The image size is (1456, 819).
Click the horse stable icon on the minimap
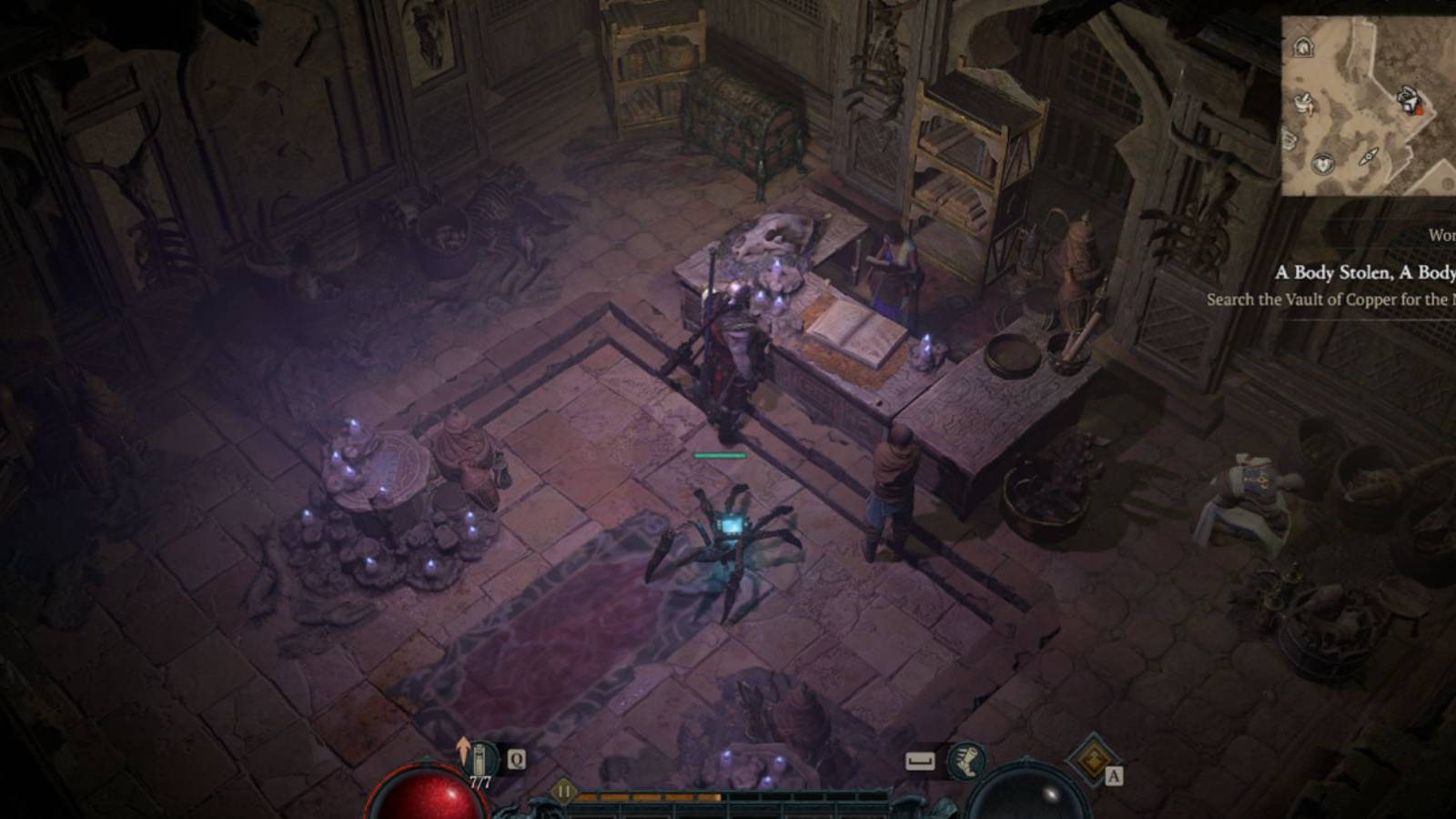[x=1302, y=48]
